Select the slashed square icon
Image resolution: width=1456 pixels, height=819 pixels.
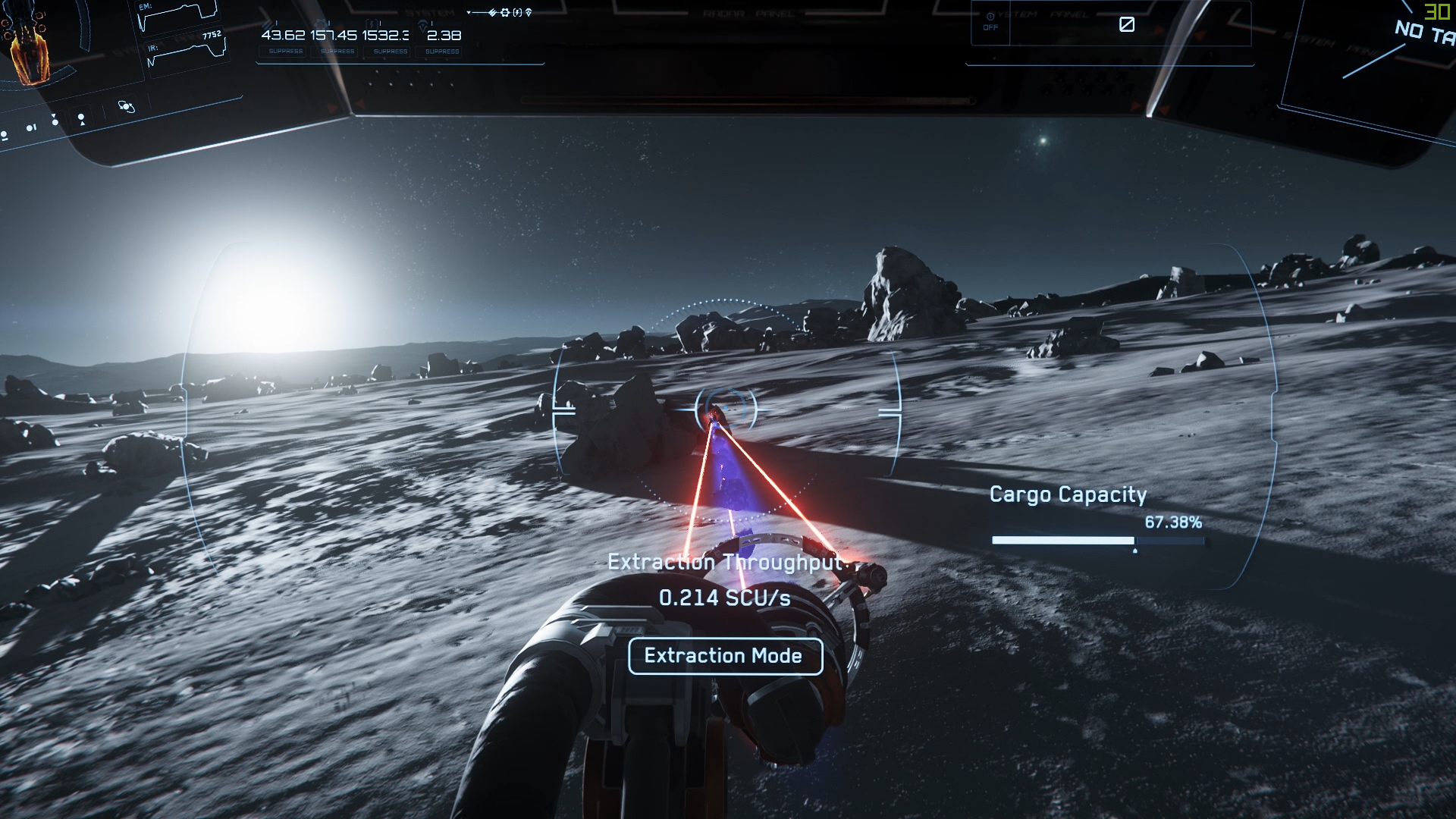tap(1127, 24)
